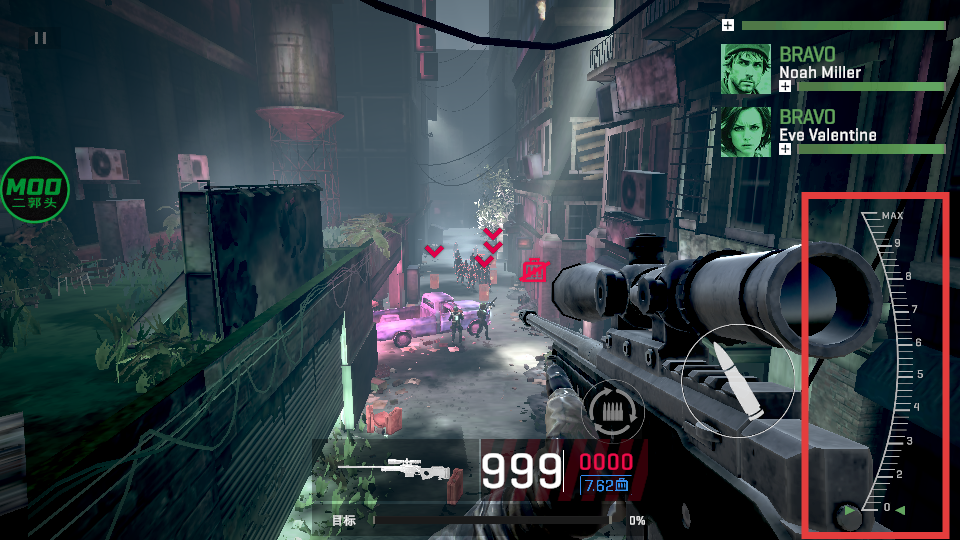The width and height of the screenshot is (960, 540).
Task: Select squadmate Noah Miller's portrait
Action: [746, 69]
